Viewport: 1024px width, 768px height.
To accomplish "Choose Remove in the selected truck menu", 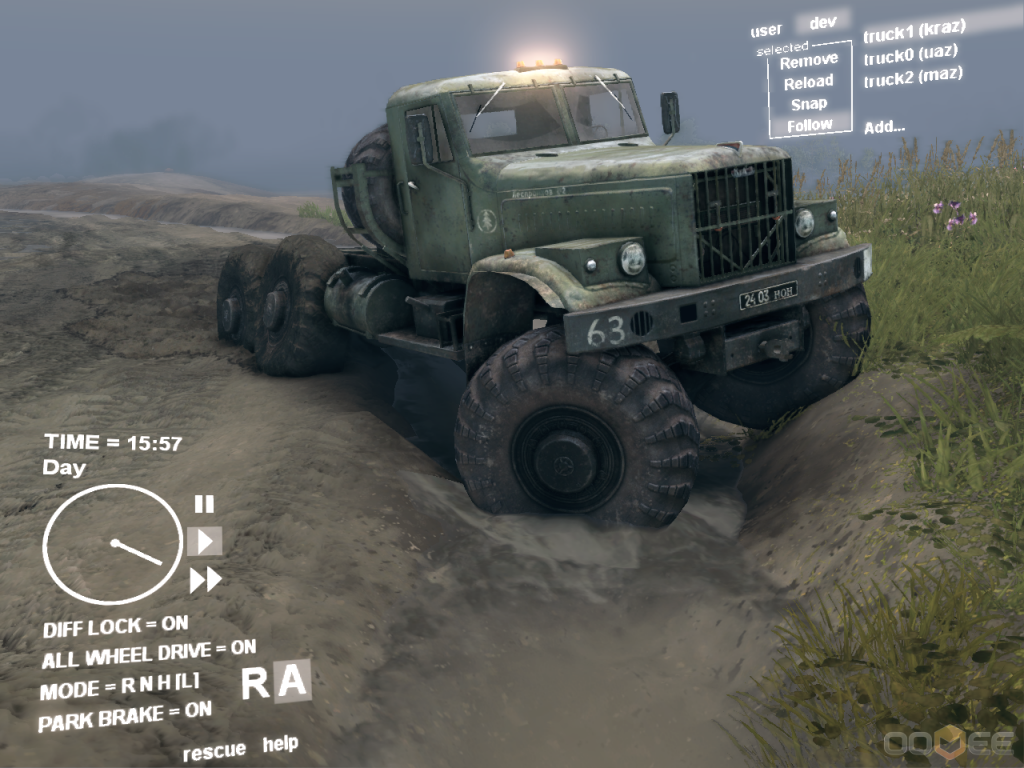I will tap(809, 60).
